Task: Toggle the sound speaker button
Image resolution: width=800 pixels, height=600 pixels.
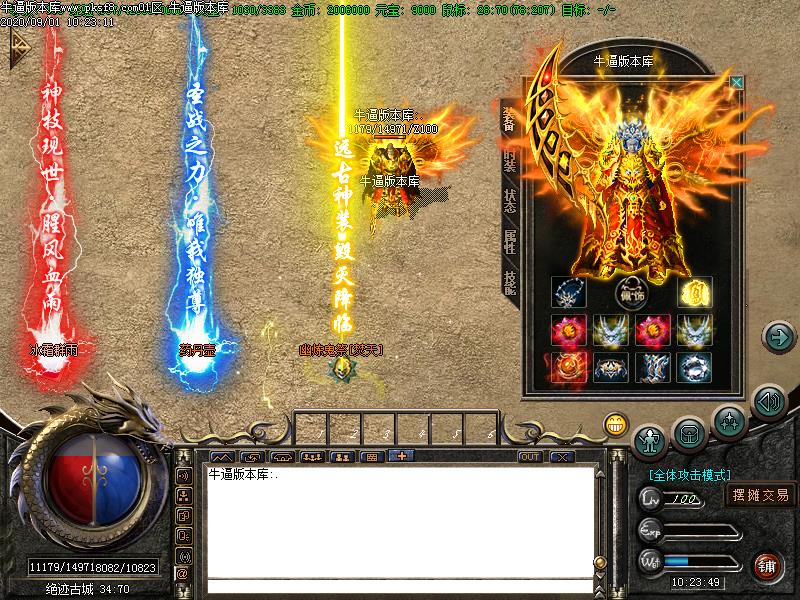Action: (767, 402)
